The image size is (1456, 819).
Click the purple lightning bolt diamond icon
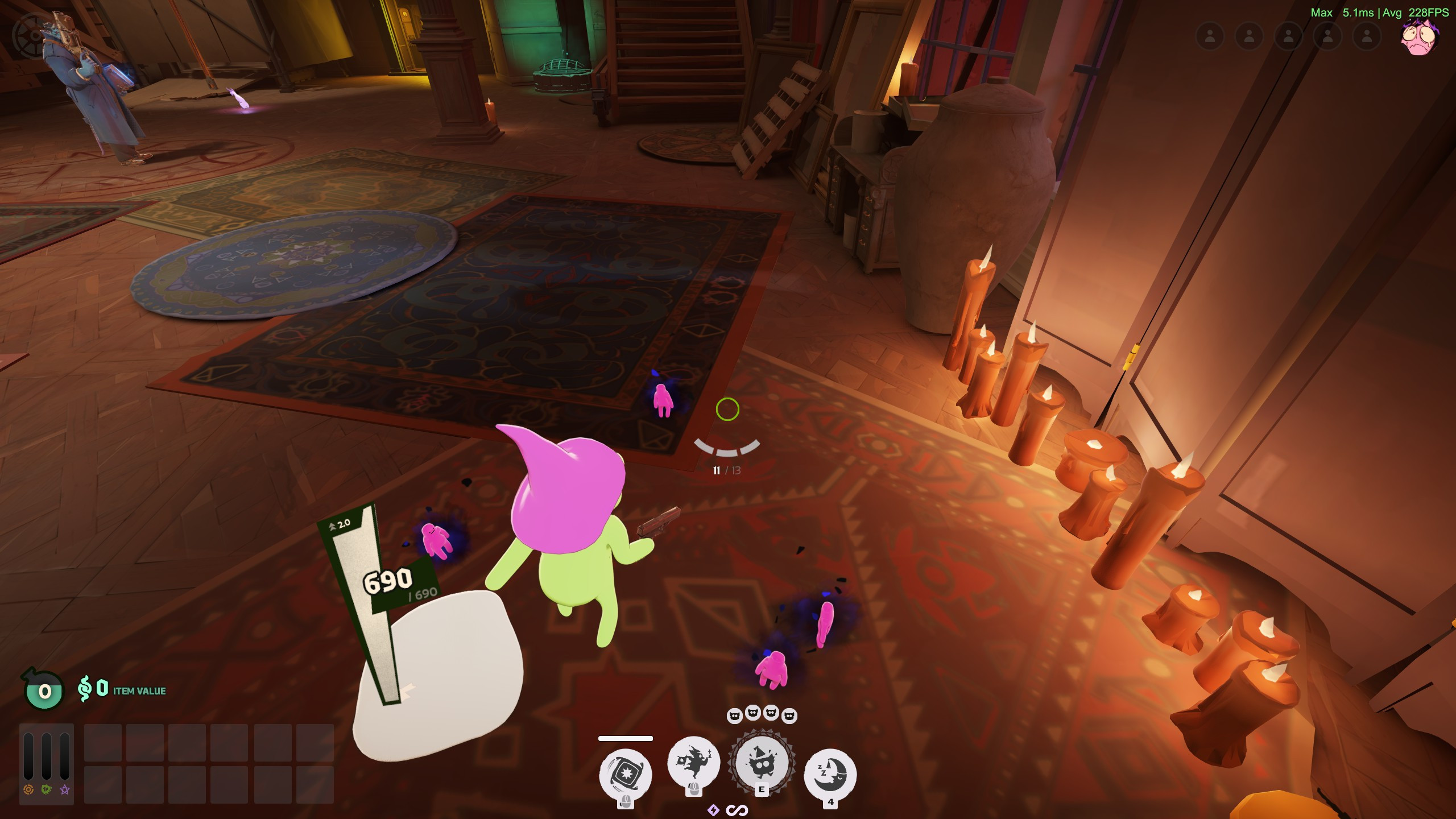click(713, 810)
